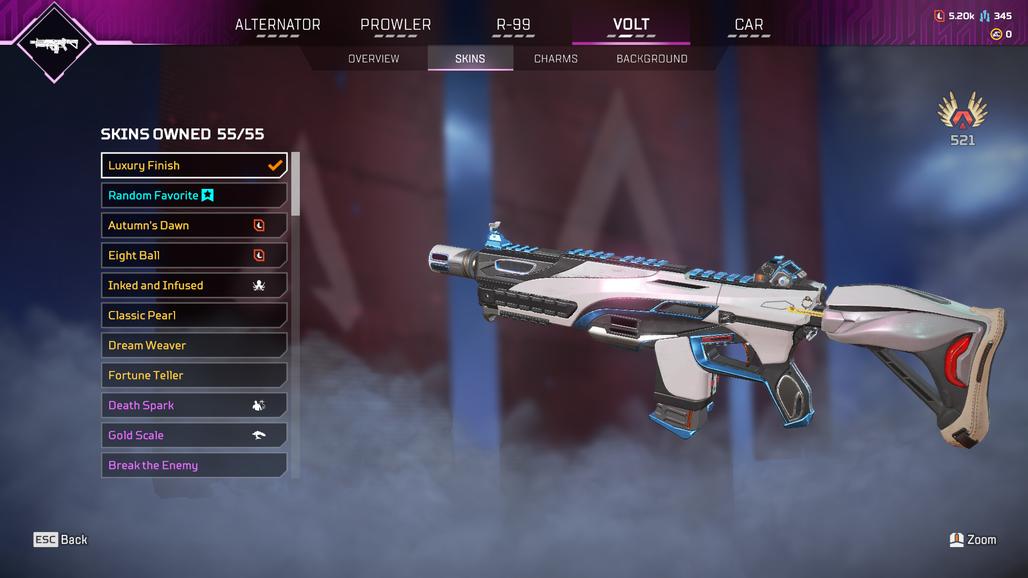Go back using the Back button

61,540
